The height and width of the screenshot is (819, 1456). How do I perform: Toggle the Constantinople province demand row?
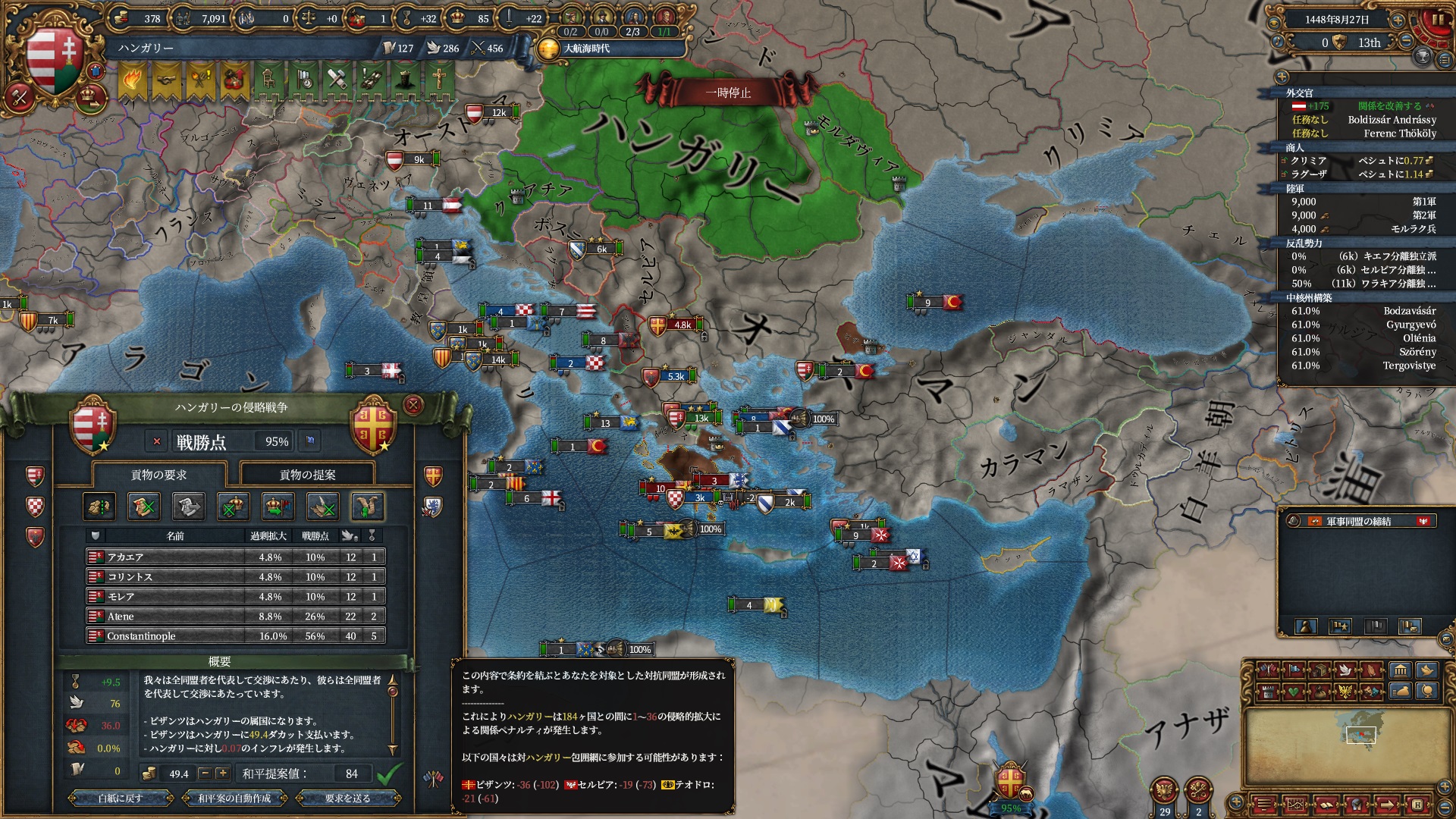pyautogui.click(x=235, y=636)
